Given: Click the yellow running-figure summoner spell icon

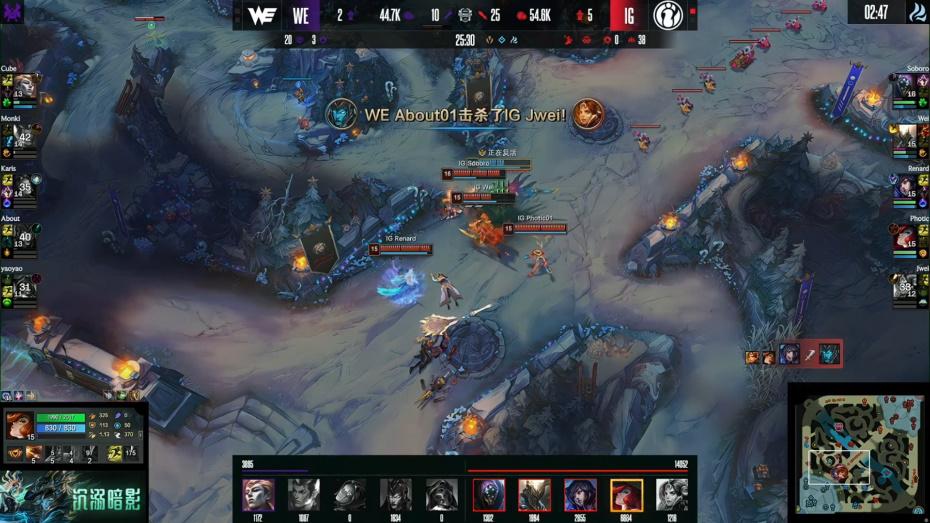Looking at the screenshot, I should click(117, 453).
